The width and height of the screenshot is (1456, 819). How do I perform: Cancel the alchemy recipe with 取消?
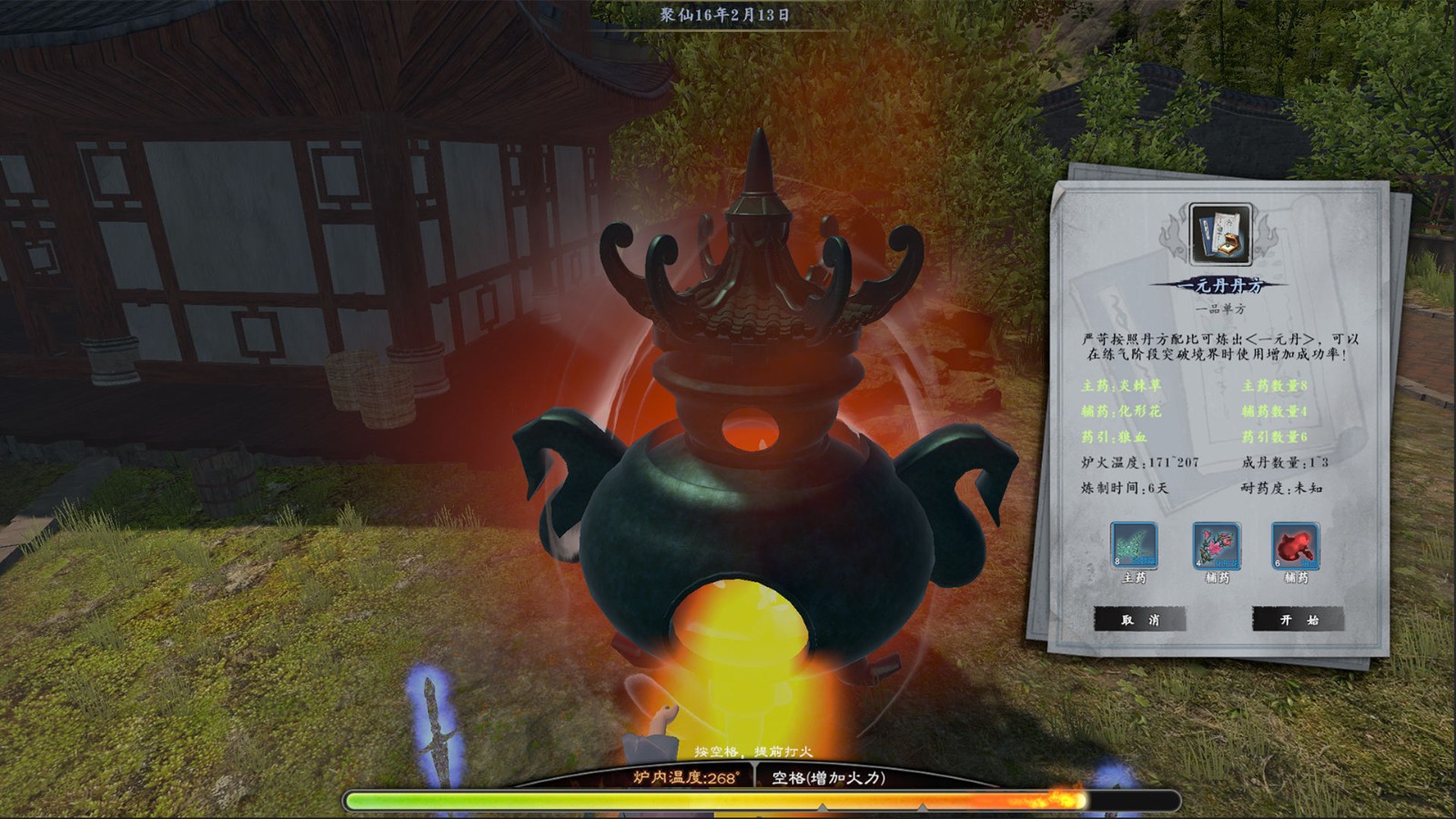point(1139,620)
